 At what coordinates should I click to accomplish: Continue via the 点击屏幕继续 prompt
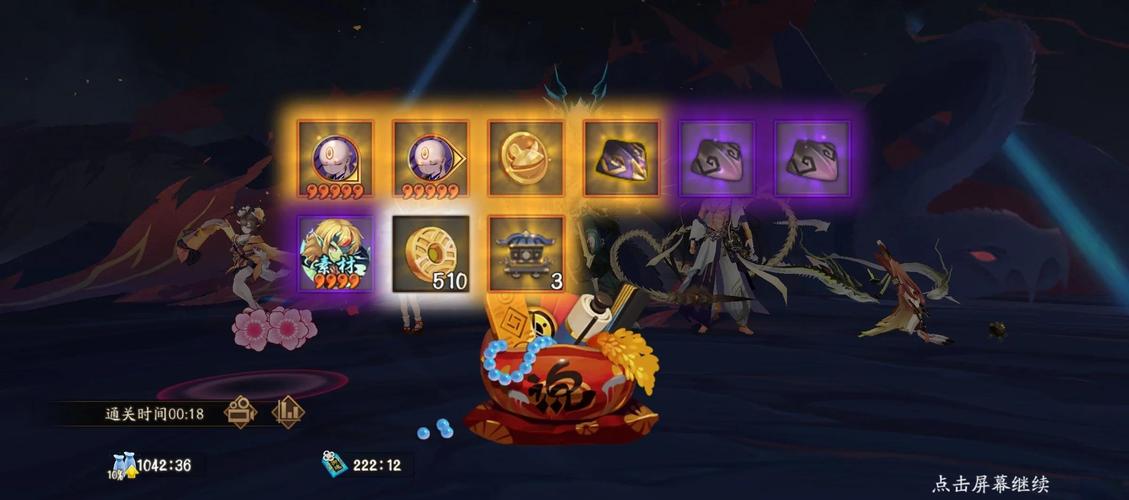click(x=990, y=484)
